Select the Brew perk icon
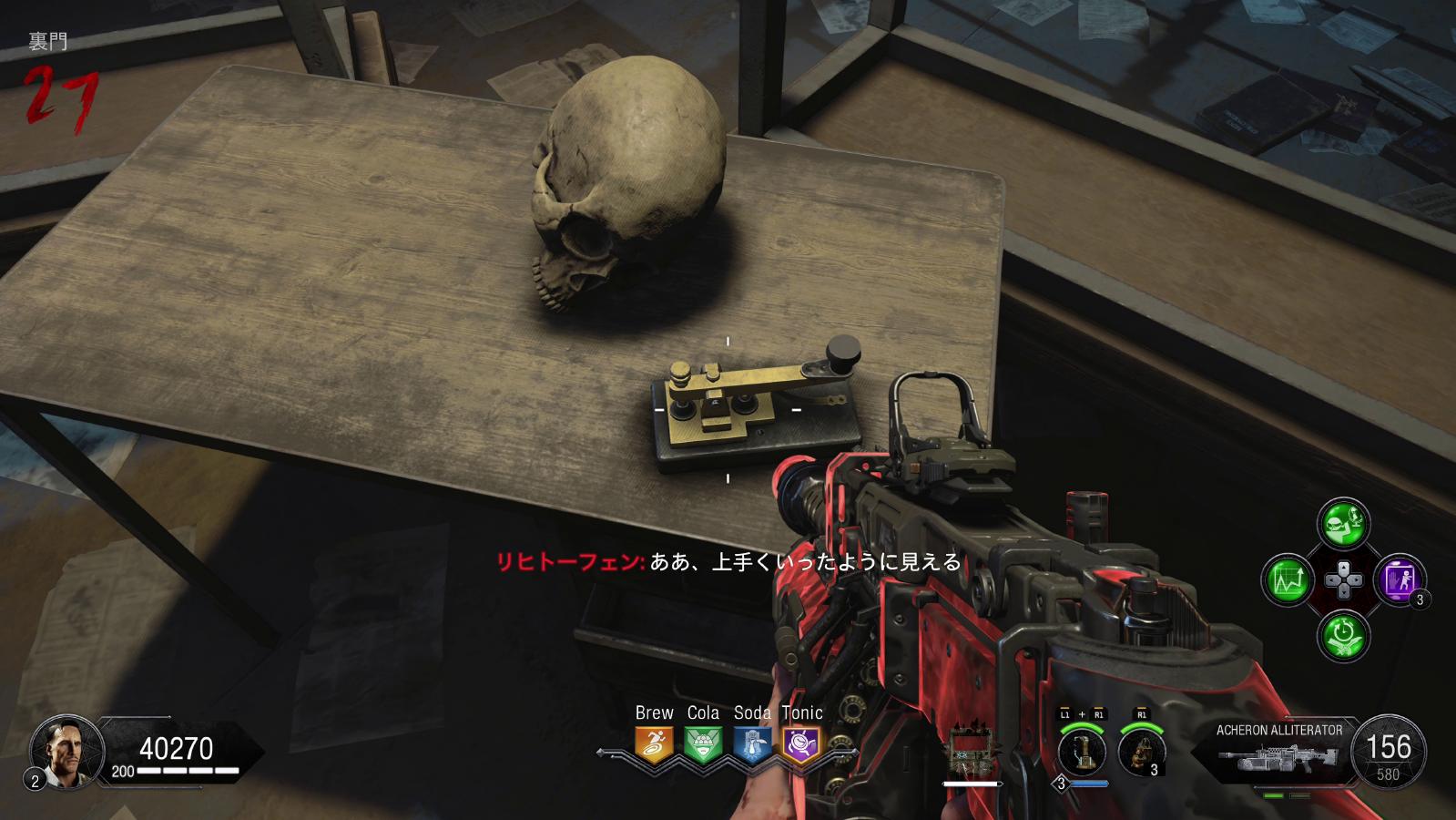 tap(654, 744)
